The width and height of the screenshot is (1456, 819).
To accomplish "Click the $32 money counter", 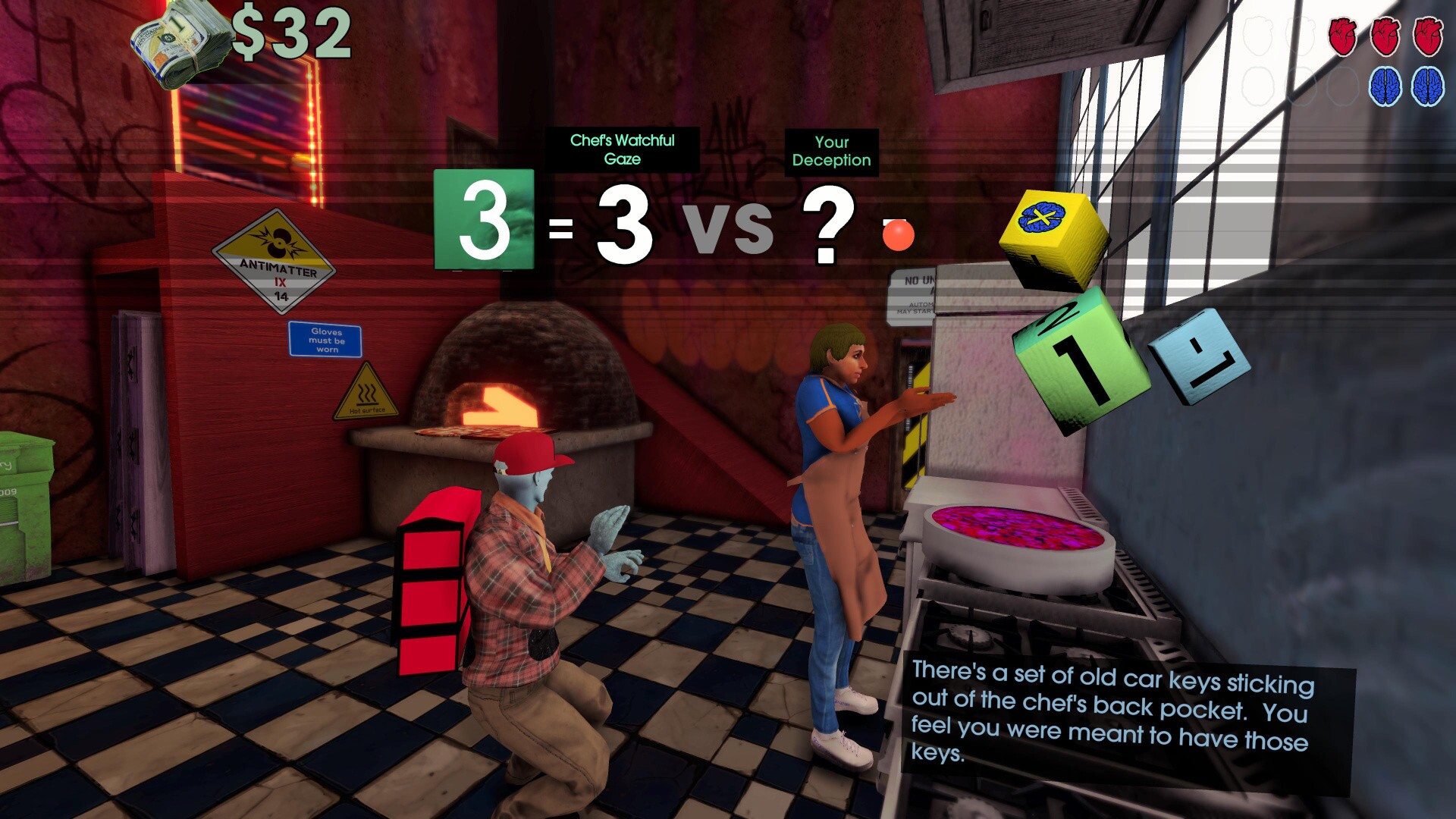I will 292,33.
